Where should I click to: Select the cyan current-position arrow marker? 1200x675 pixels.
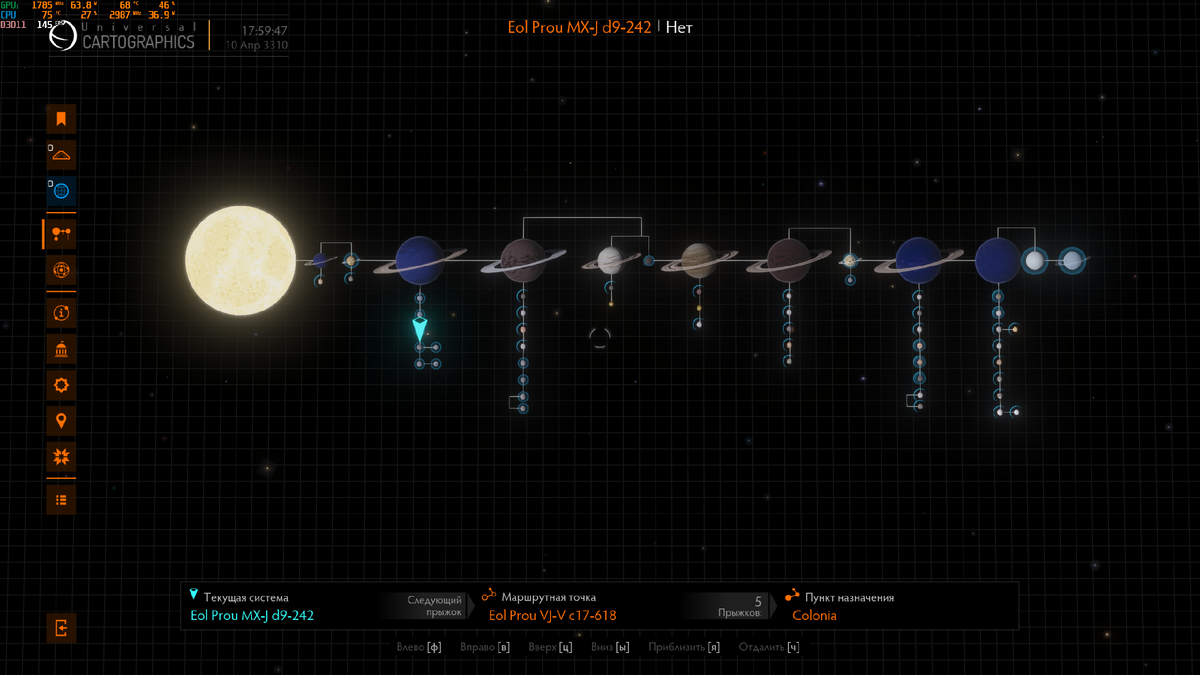(420, 328)
